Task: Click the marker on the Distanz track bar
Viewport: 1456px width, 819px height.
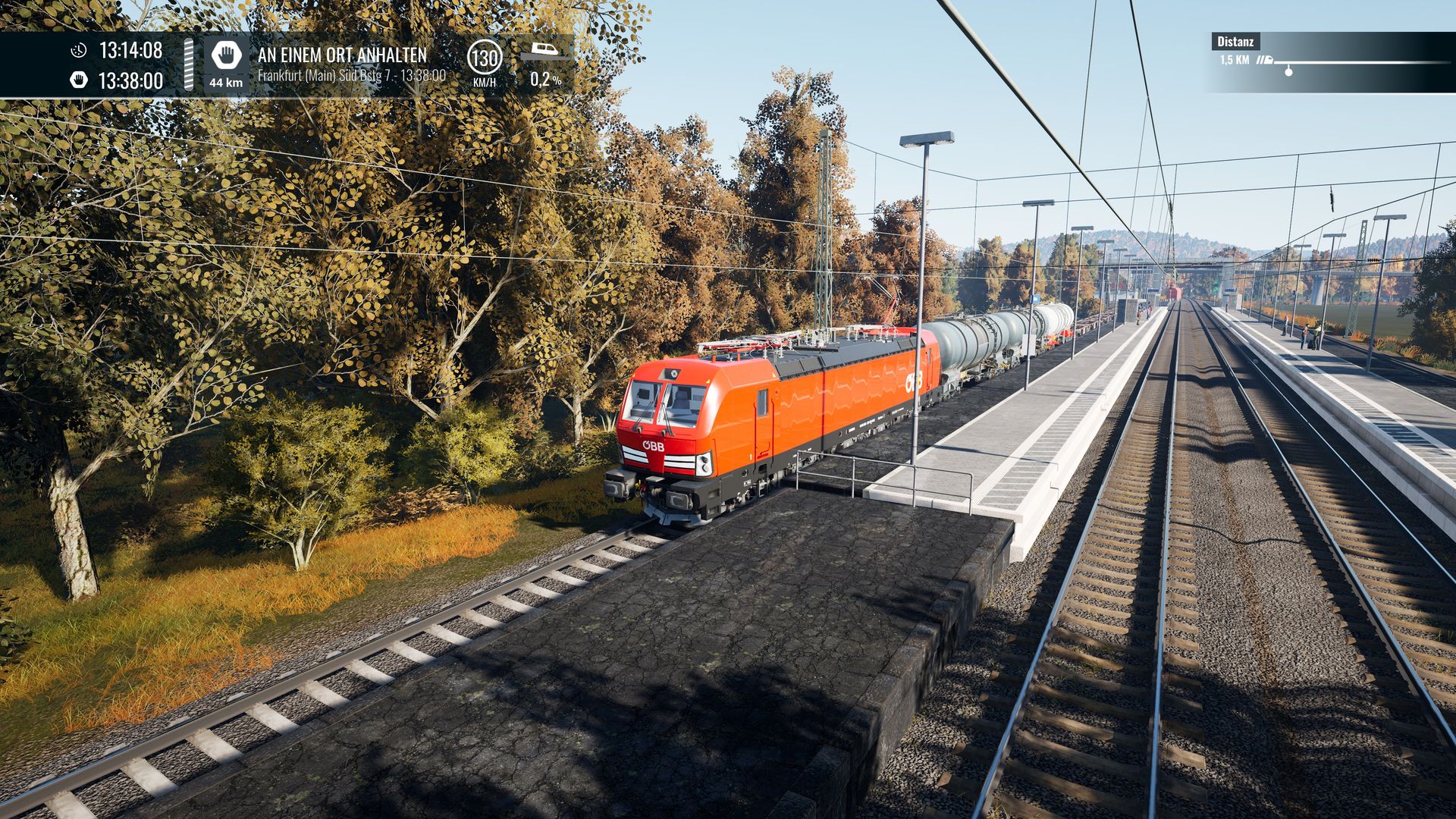Action: point(1288,71)
